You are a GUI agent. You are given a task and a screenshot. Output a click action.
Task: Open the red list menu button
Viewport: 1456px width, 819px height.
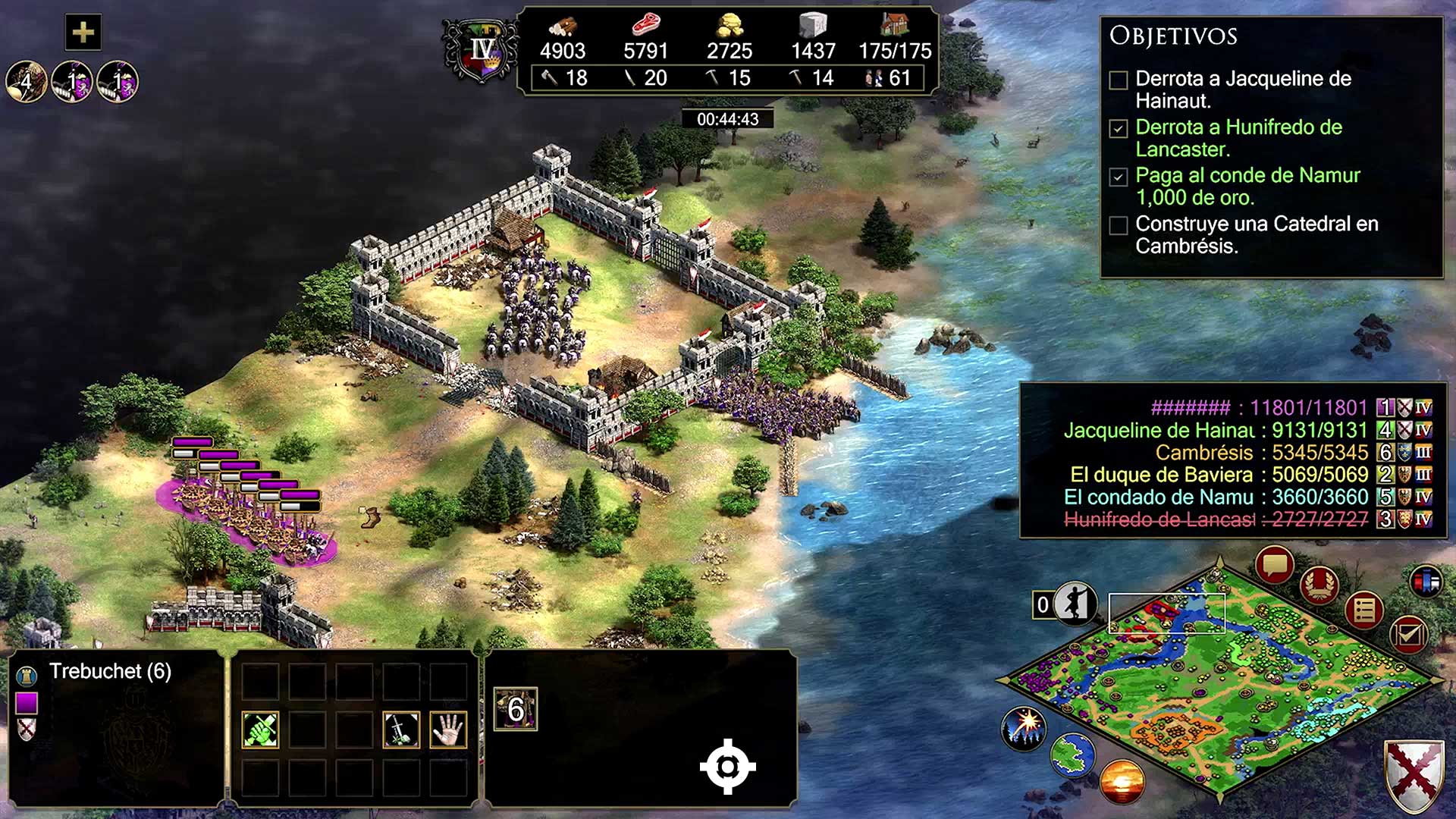coord(1364,610)
